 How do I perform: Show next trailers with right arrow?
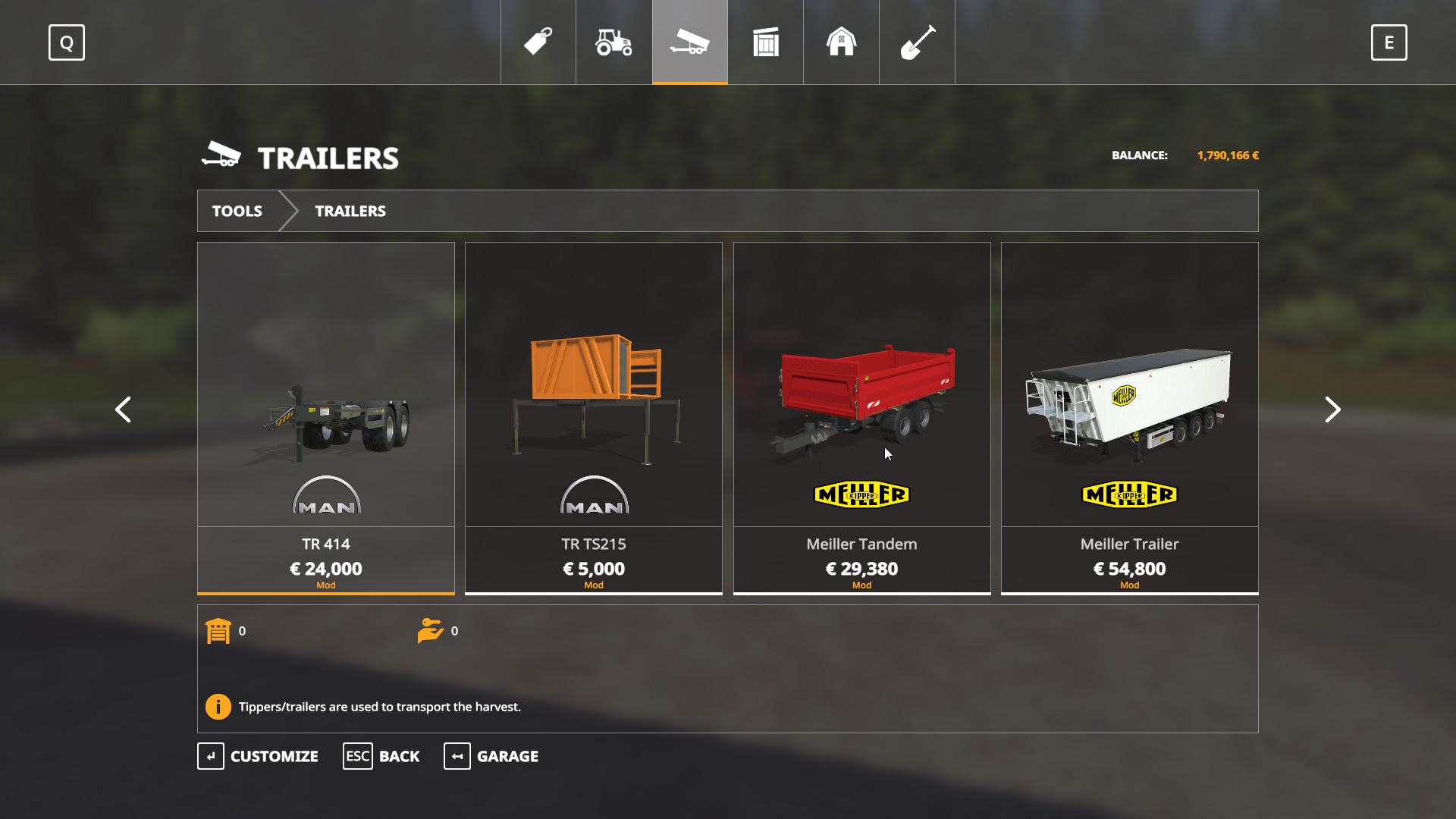[1332, 409]
